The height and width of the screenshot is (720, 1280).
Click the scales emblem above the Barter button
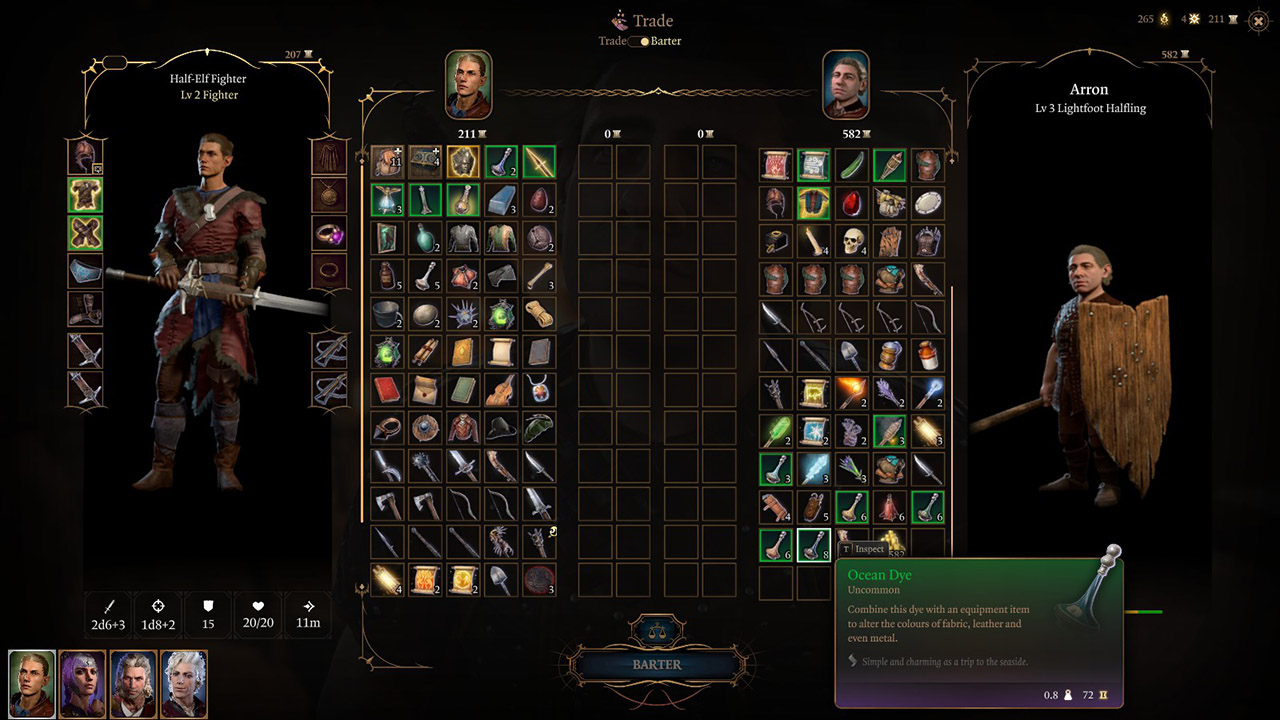pyautogui.click(x=656, y=632)
